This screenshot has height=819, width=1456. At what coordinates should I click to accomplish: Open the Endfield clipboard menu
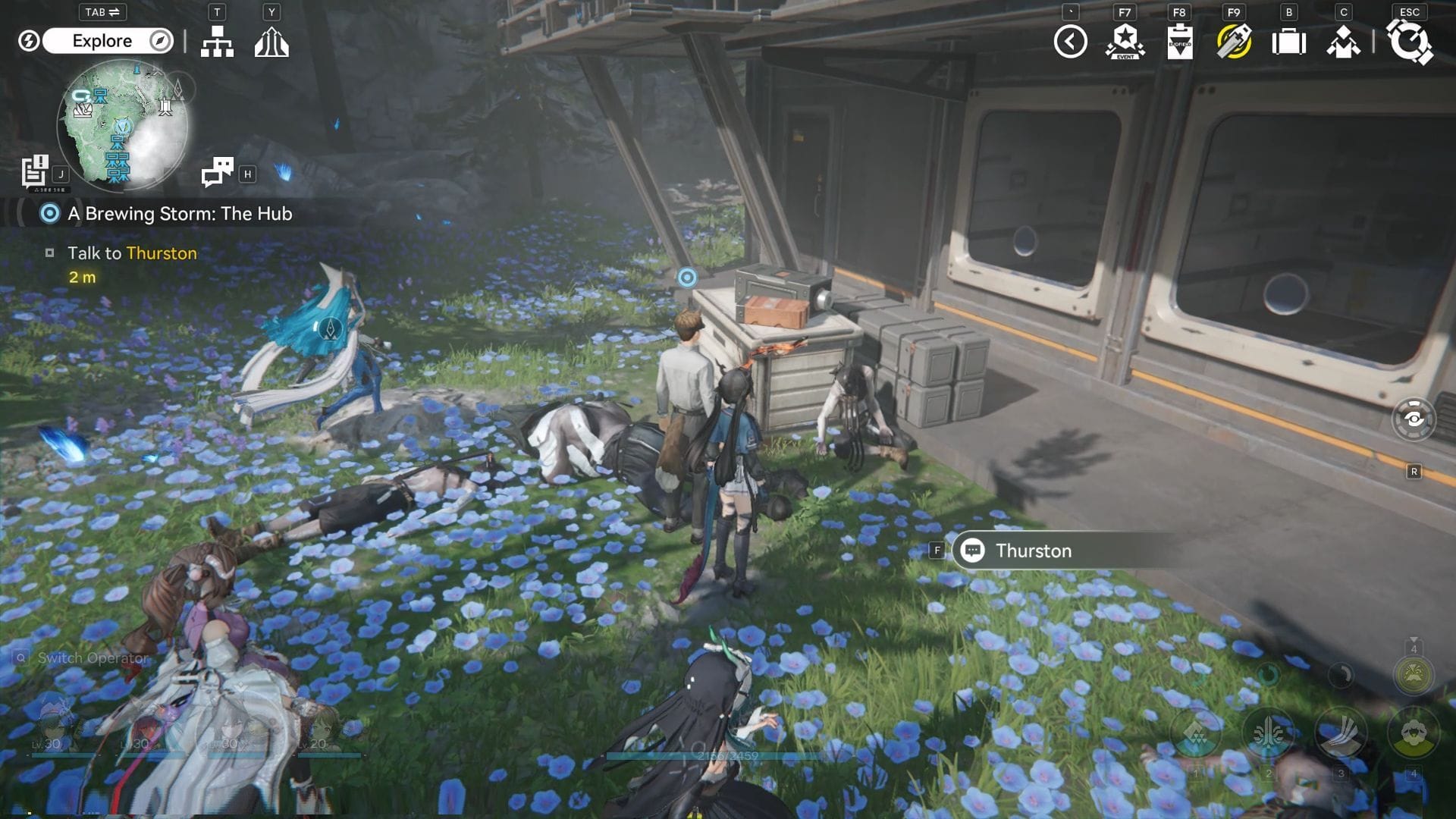[1179, 42]
